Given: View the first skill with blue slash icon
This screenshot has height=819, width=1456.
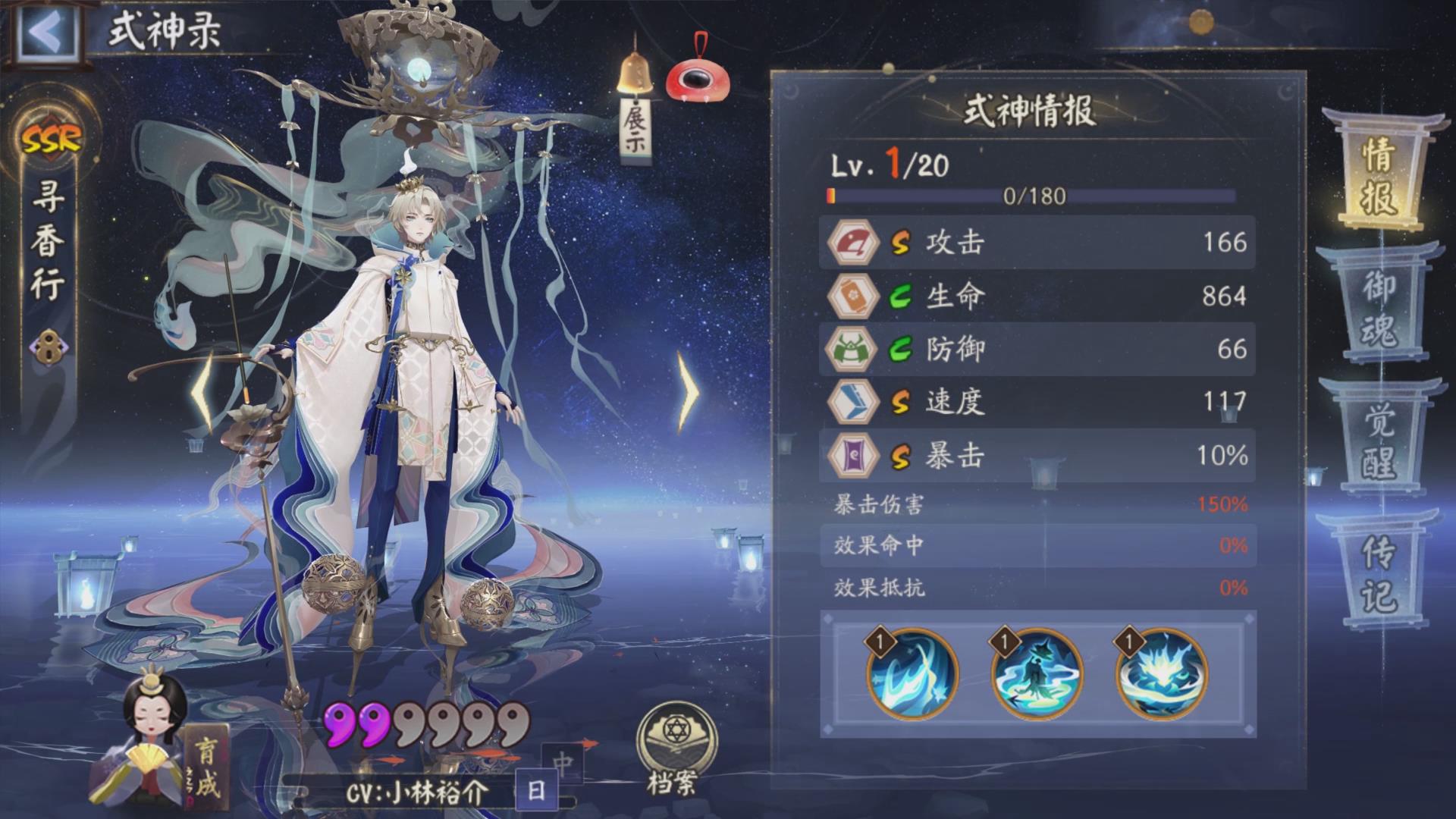Looking at the screenshot, I should pos(912,675).
